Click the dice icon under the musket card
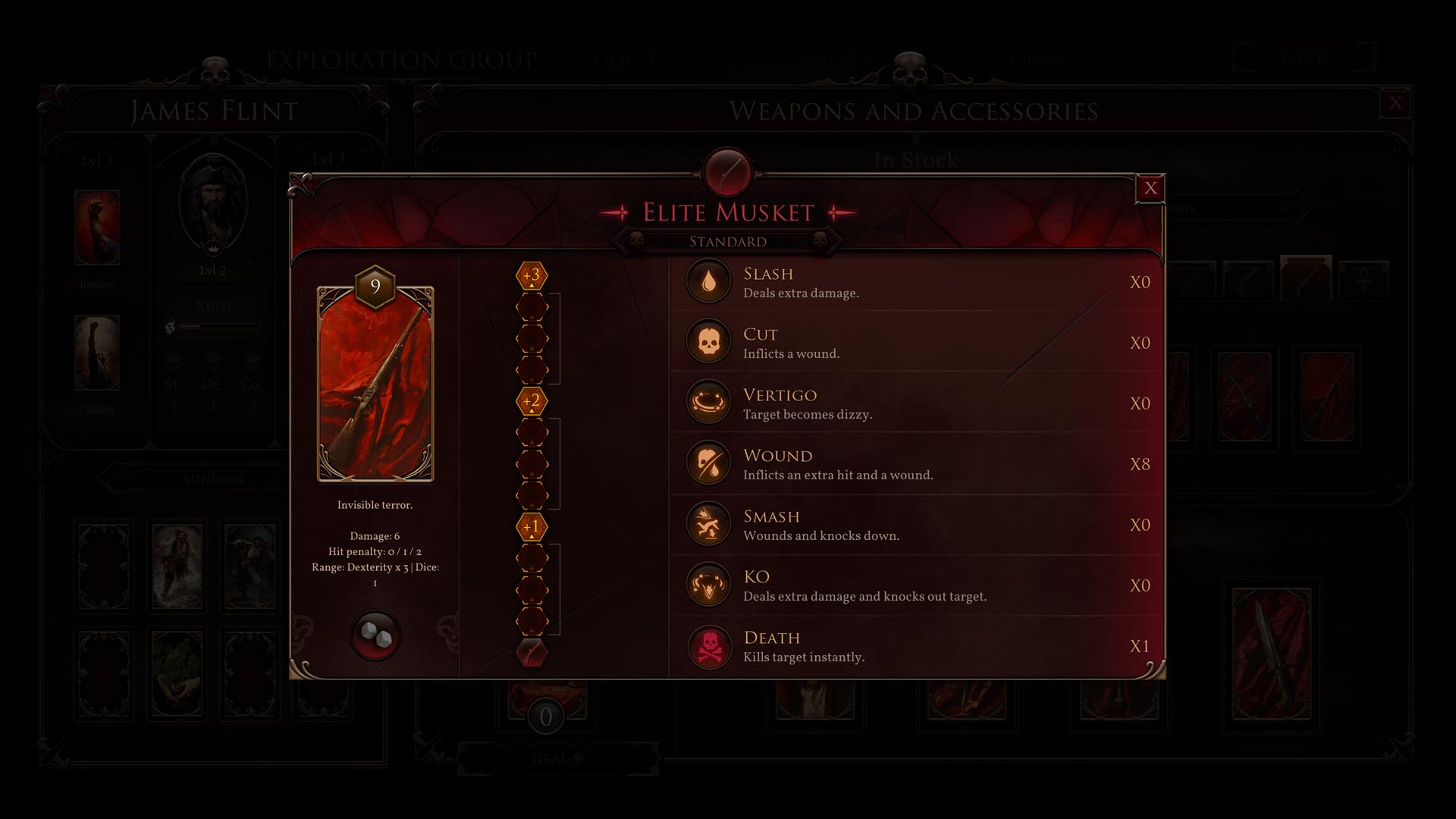This screenshot has width=1456, height=819. (x=375, y=635)
